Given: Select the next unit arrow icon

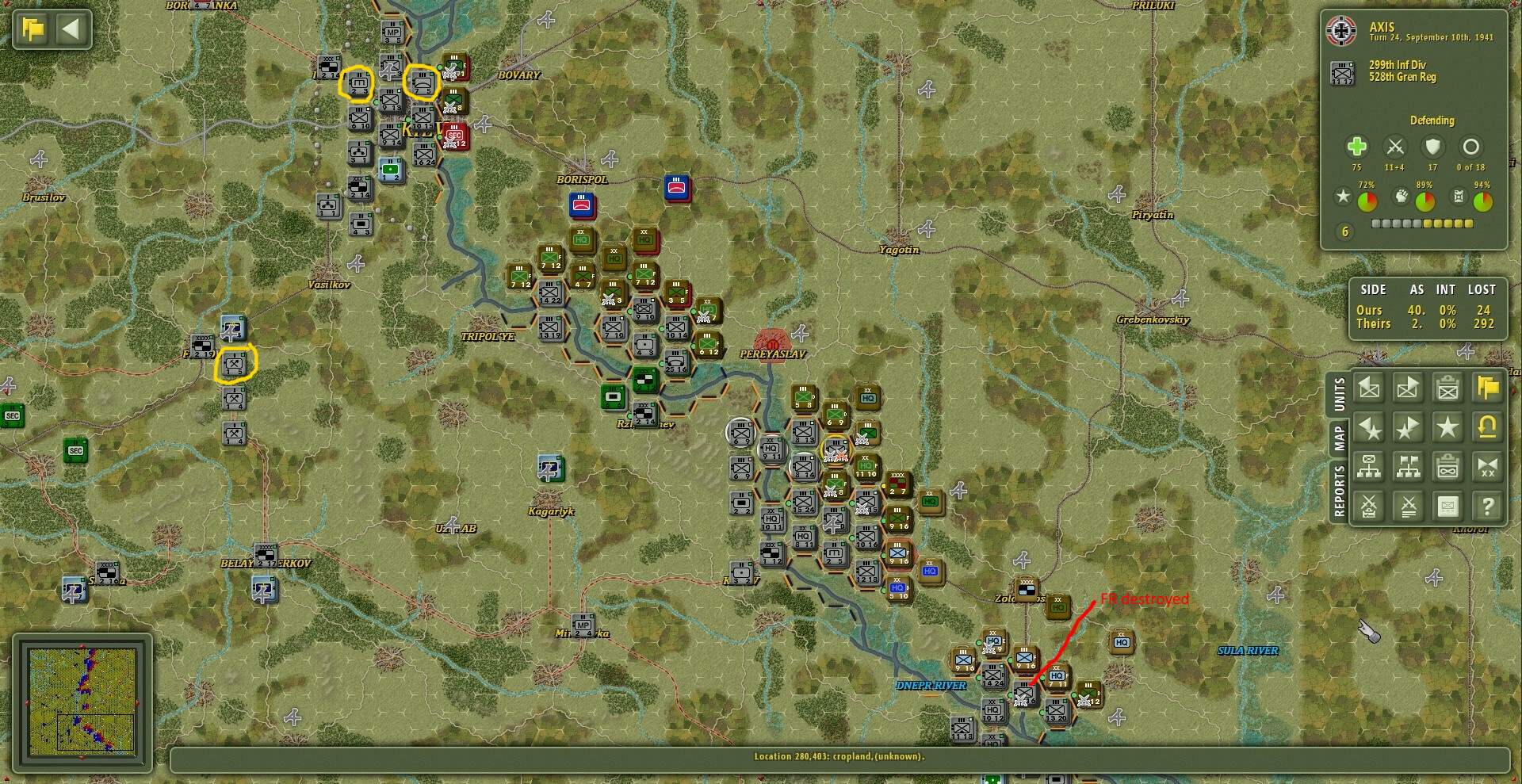Looking at the screenshot, I should (1409, 388).
